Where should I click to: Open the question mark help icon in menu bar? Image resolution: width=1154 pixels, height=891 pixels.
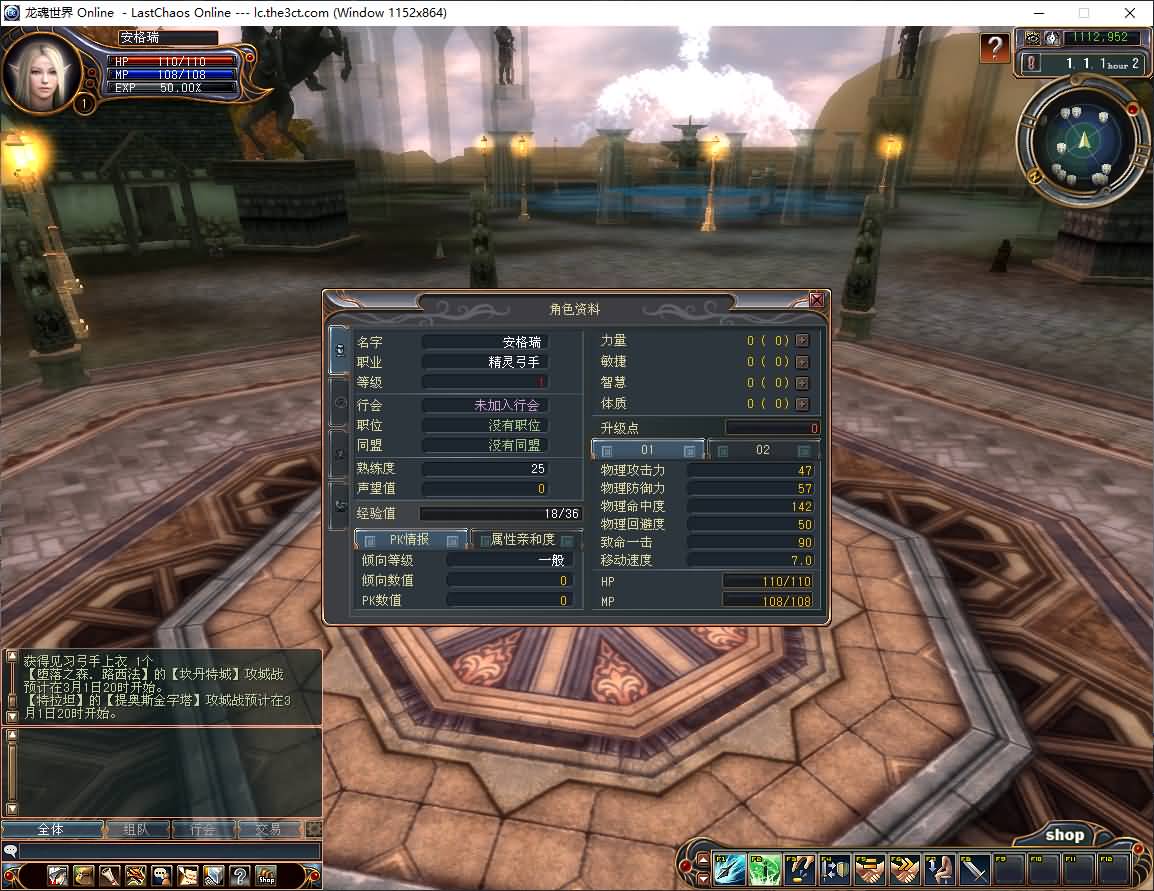tap(239, 876)
